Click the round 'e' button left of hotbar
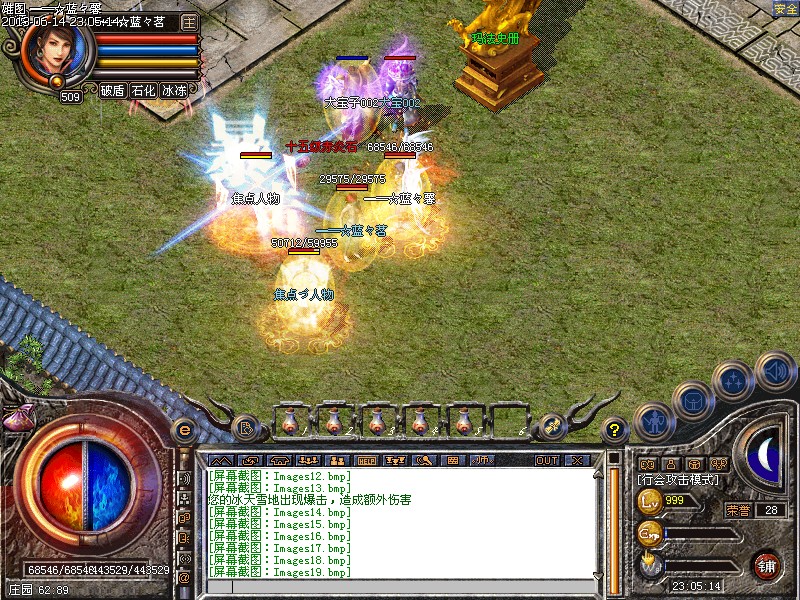 (184, 430)
